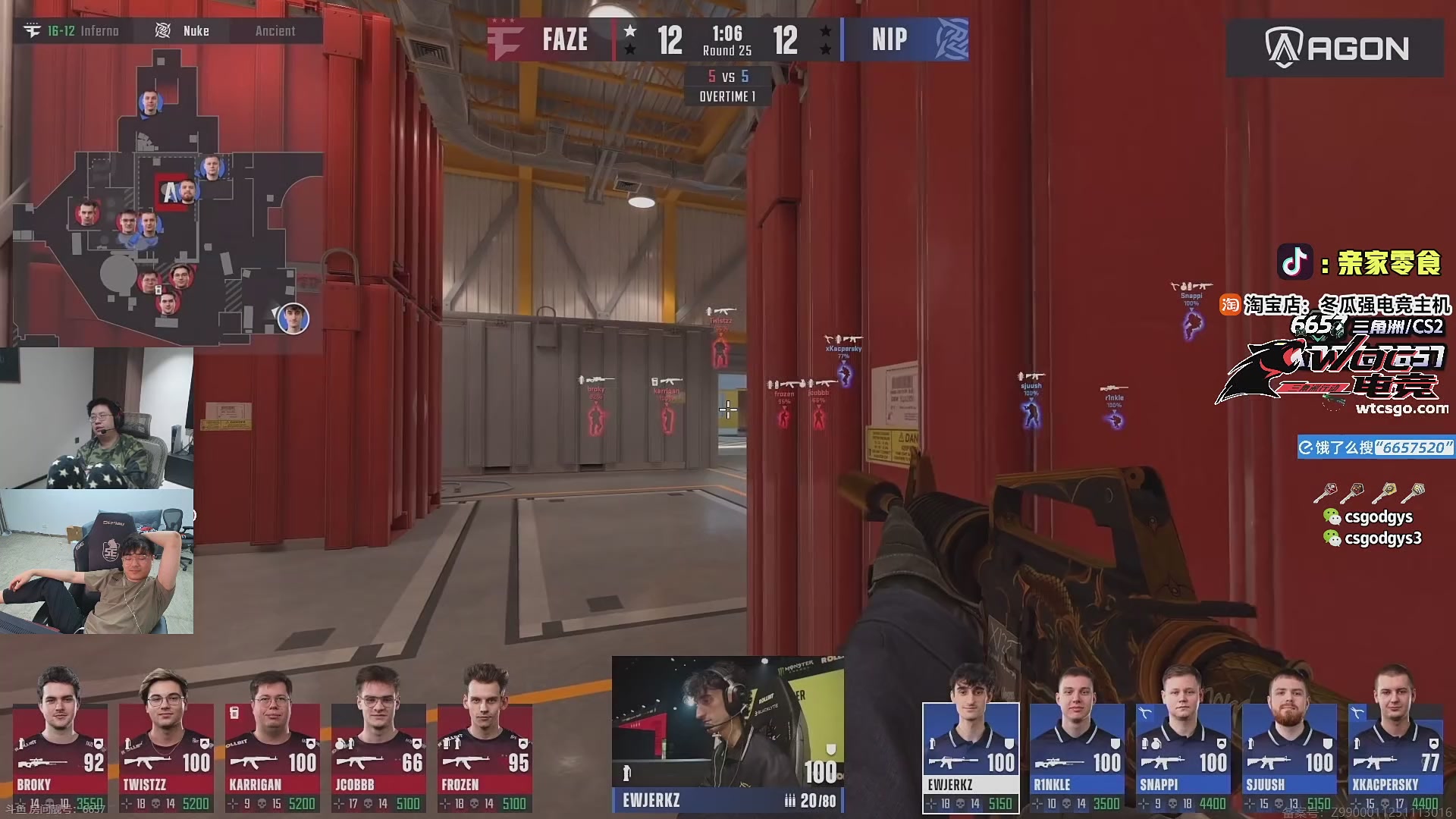The height and width of the screenshot is (819, 1456).
Task: Click the NIP team logo
Action: click(x=952, y=39)
